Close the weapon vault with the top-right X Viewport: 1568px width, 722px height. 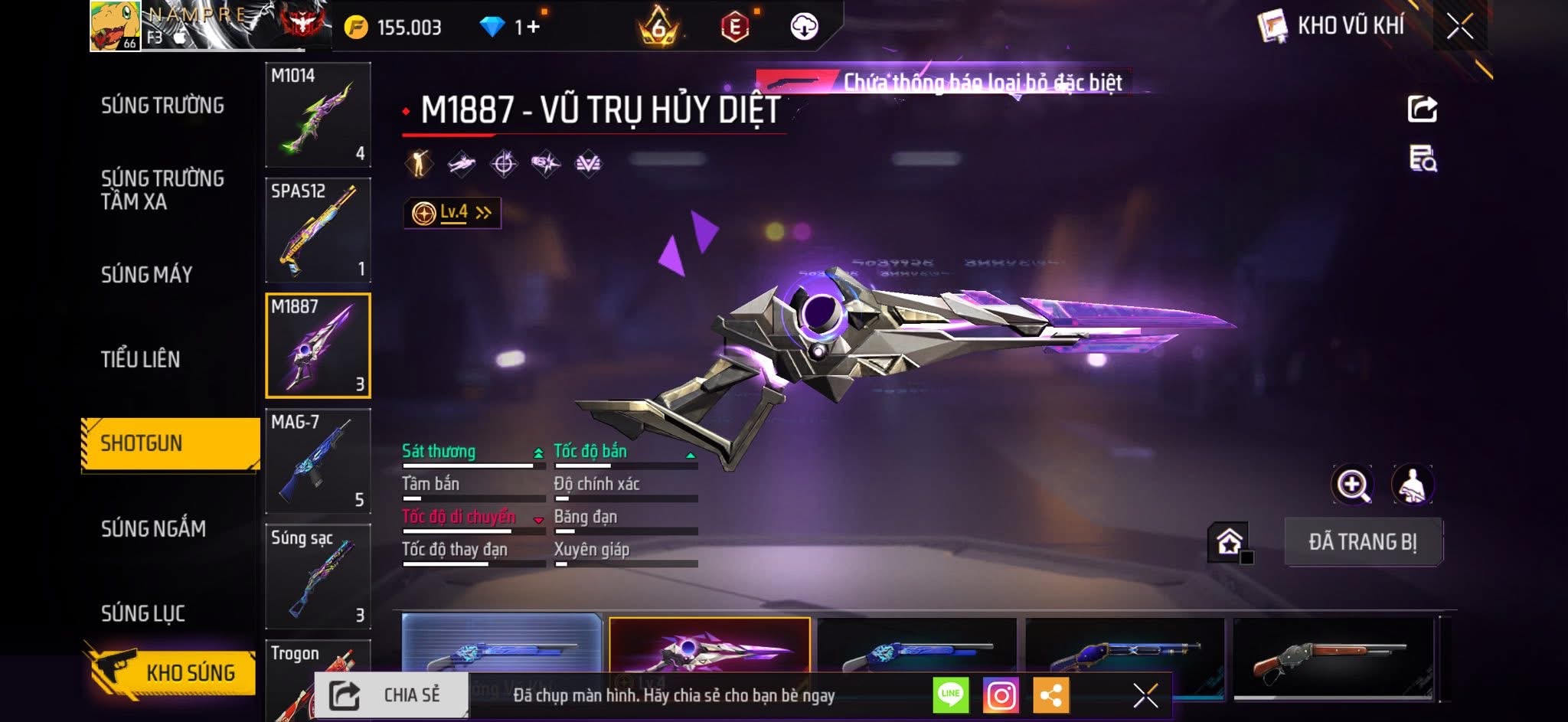(1459, 27)
